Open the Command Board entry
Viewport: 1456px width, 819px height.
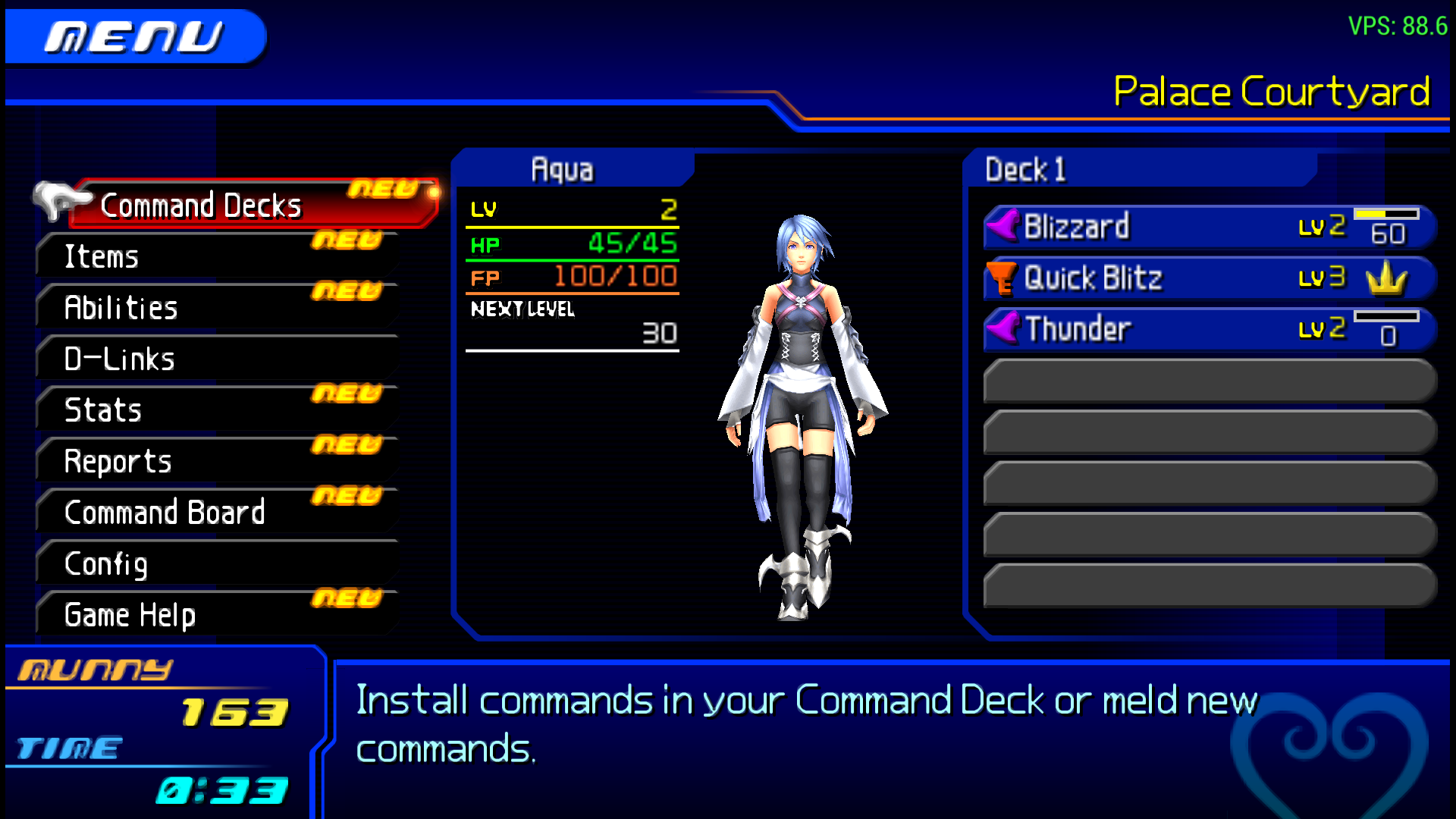coord(216,513)
